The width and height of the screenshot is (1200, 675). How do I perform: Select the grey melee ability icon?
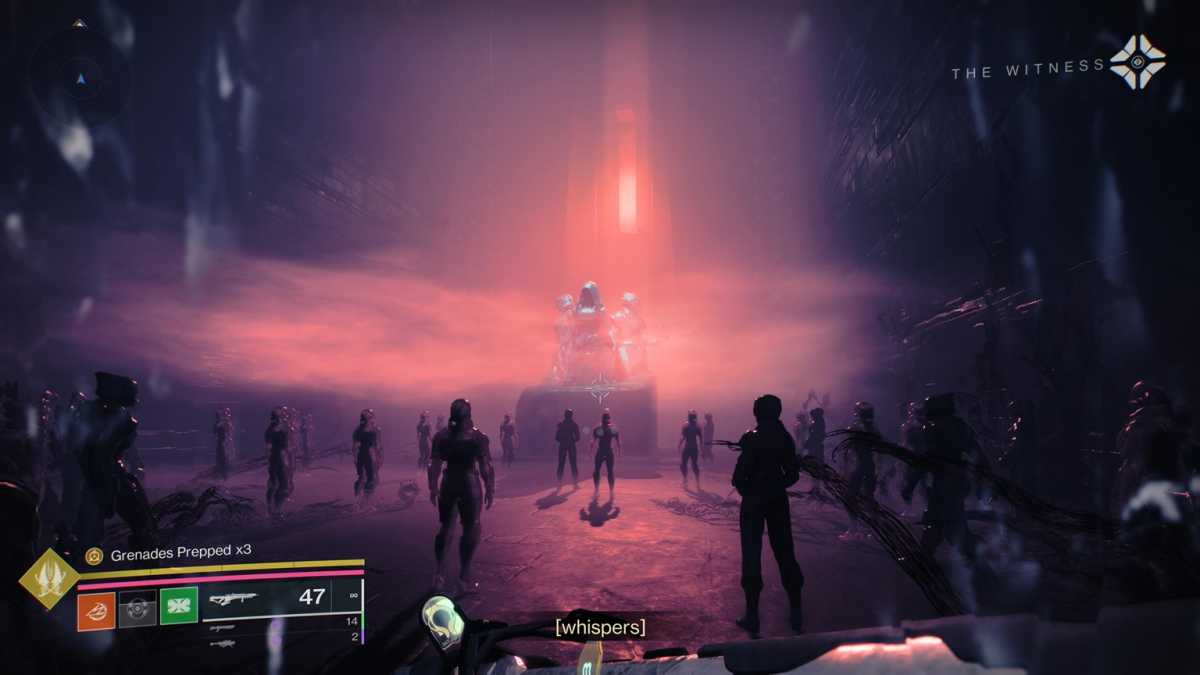(138, 610)
